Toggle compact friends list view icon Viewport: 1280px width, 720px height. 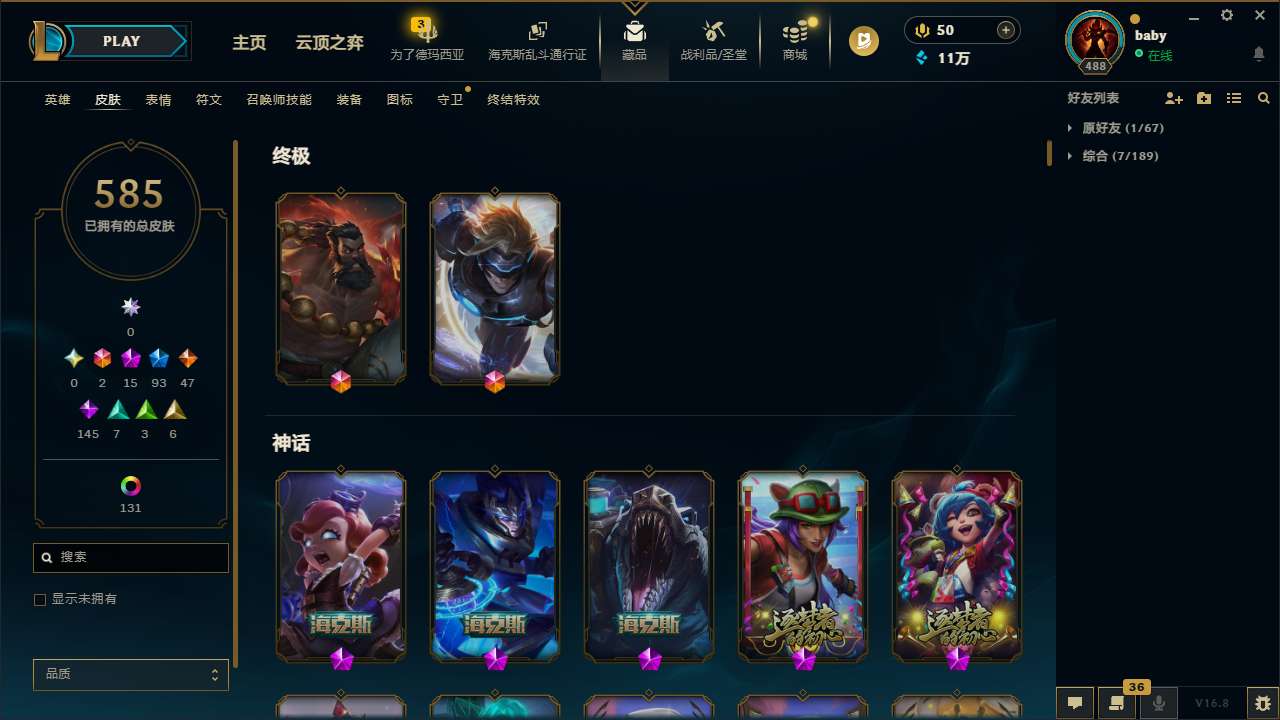click(1234, 98)
